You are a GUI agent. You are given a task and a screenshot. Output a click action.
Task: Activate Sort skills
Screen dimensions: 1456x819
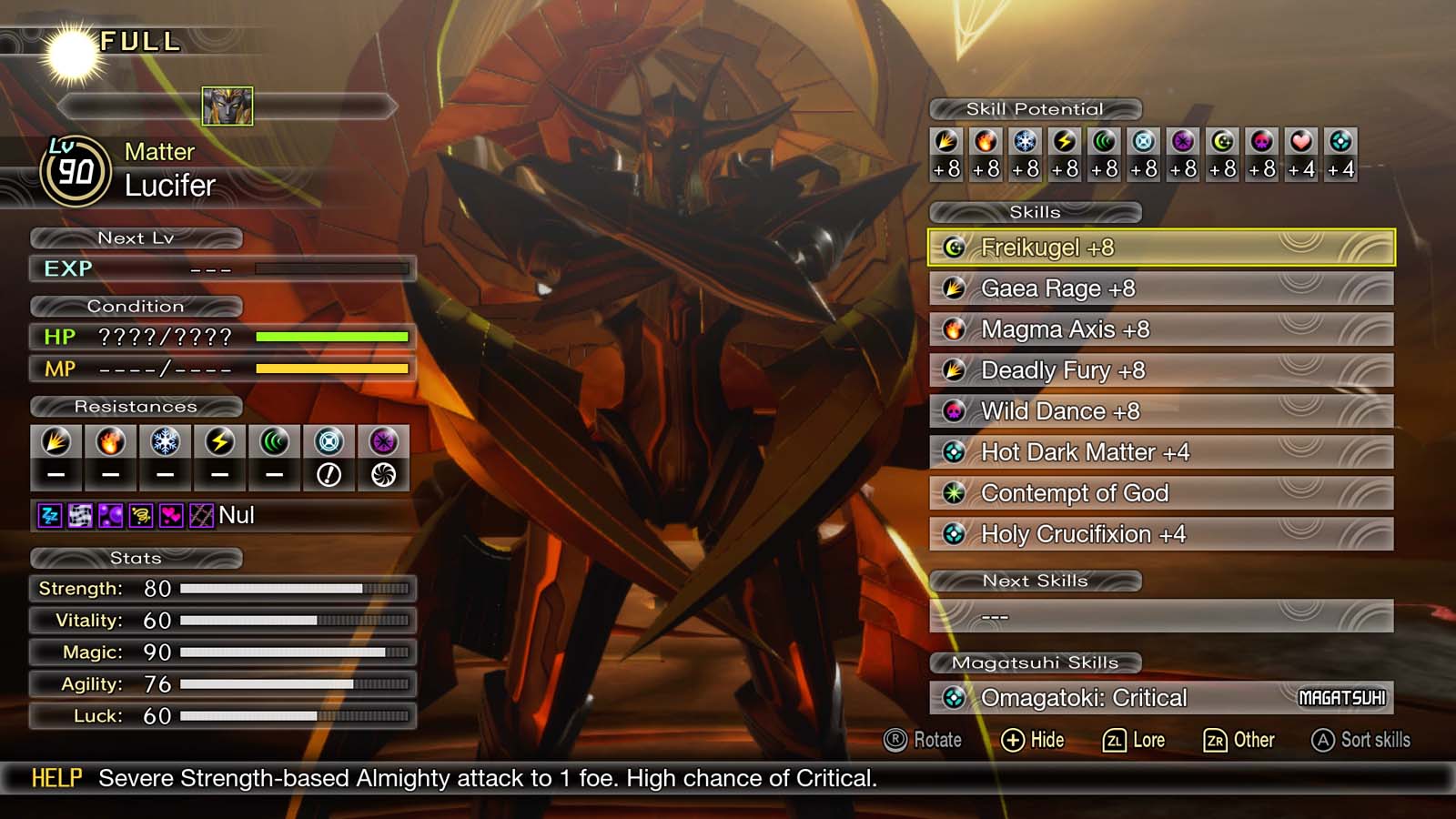(x=1362, y=740)
